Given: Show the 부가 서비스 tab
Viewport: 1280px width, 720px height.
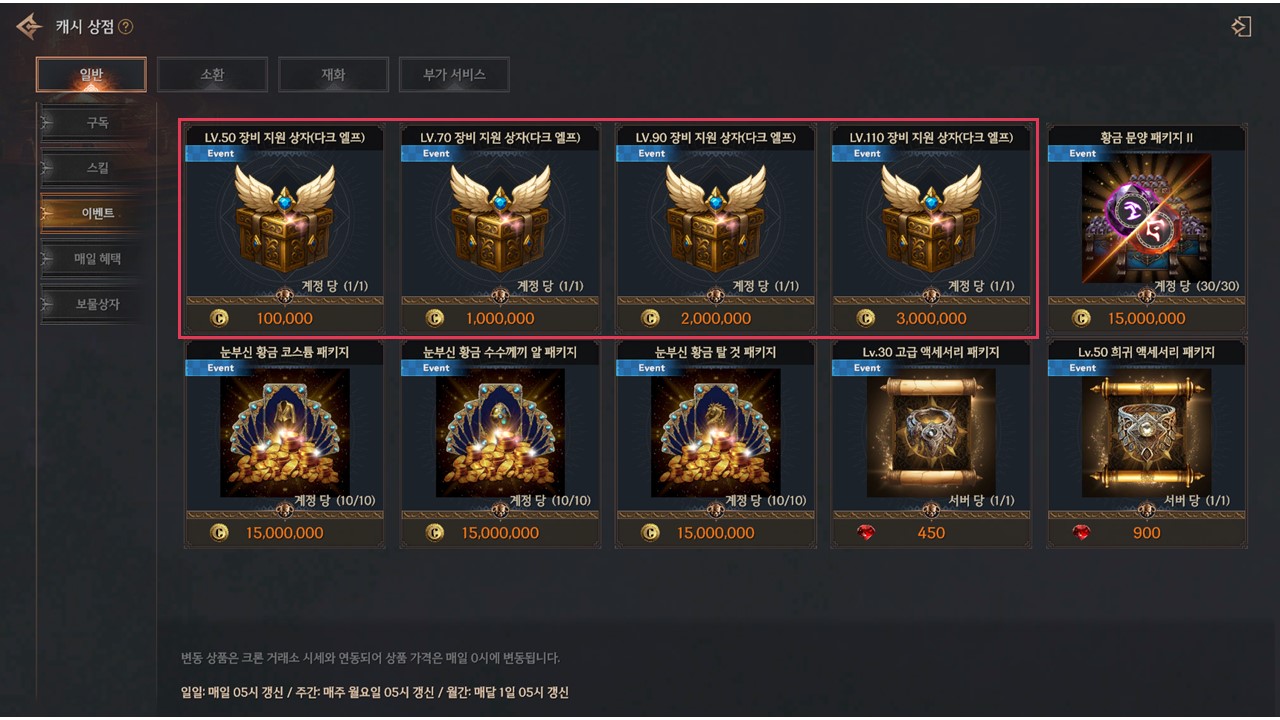Looking at the screenshot, I should pos(454,74).
